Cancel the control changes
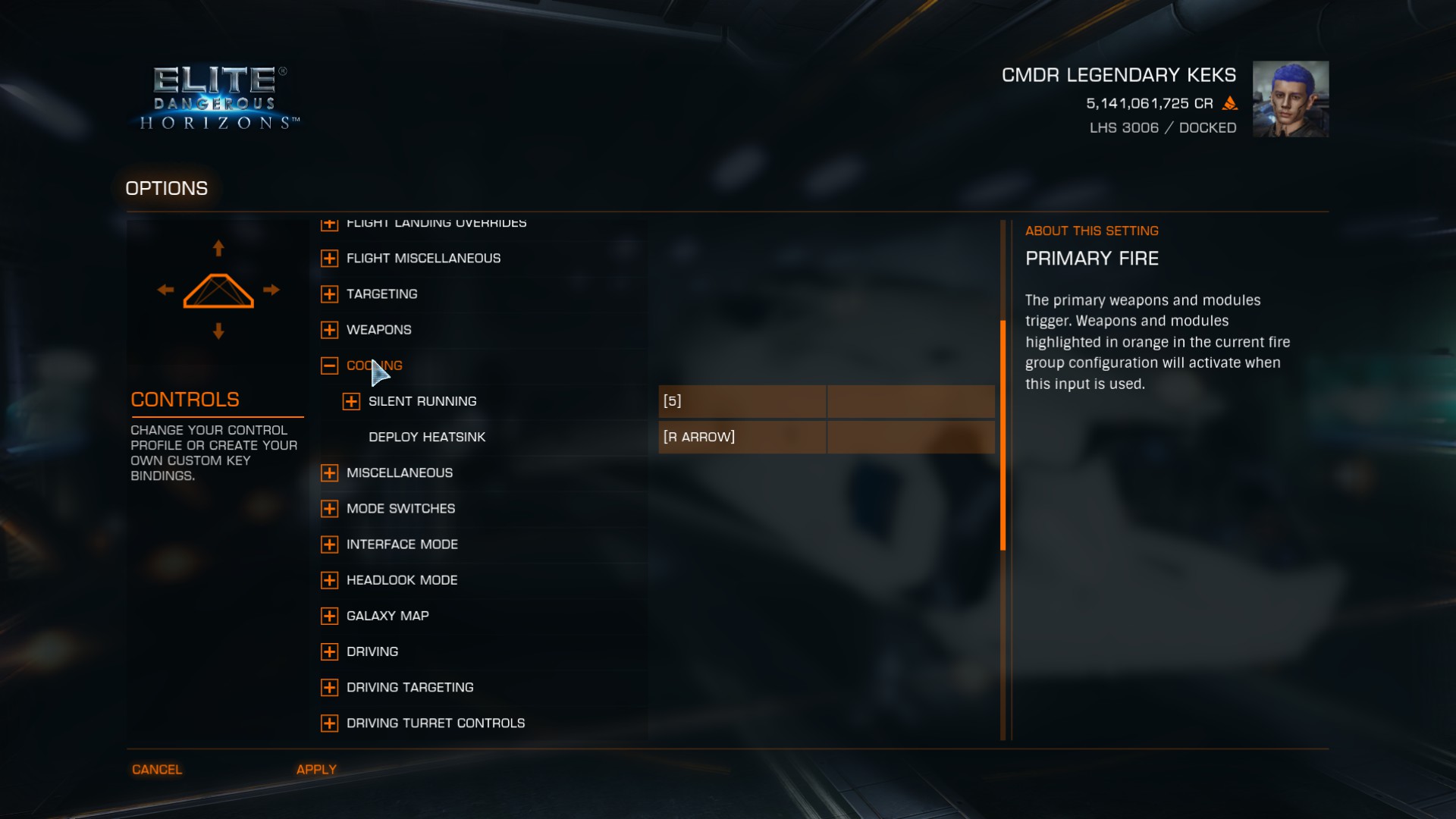Image resolution: width=1456 pixels, height=819 pixels. [157, 769]
